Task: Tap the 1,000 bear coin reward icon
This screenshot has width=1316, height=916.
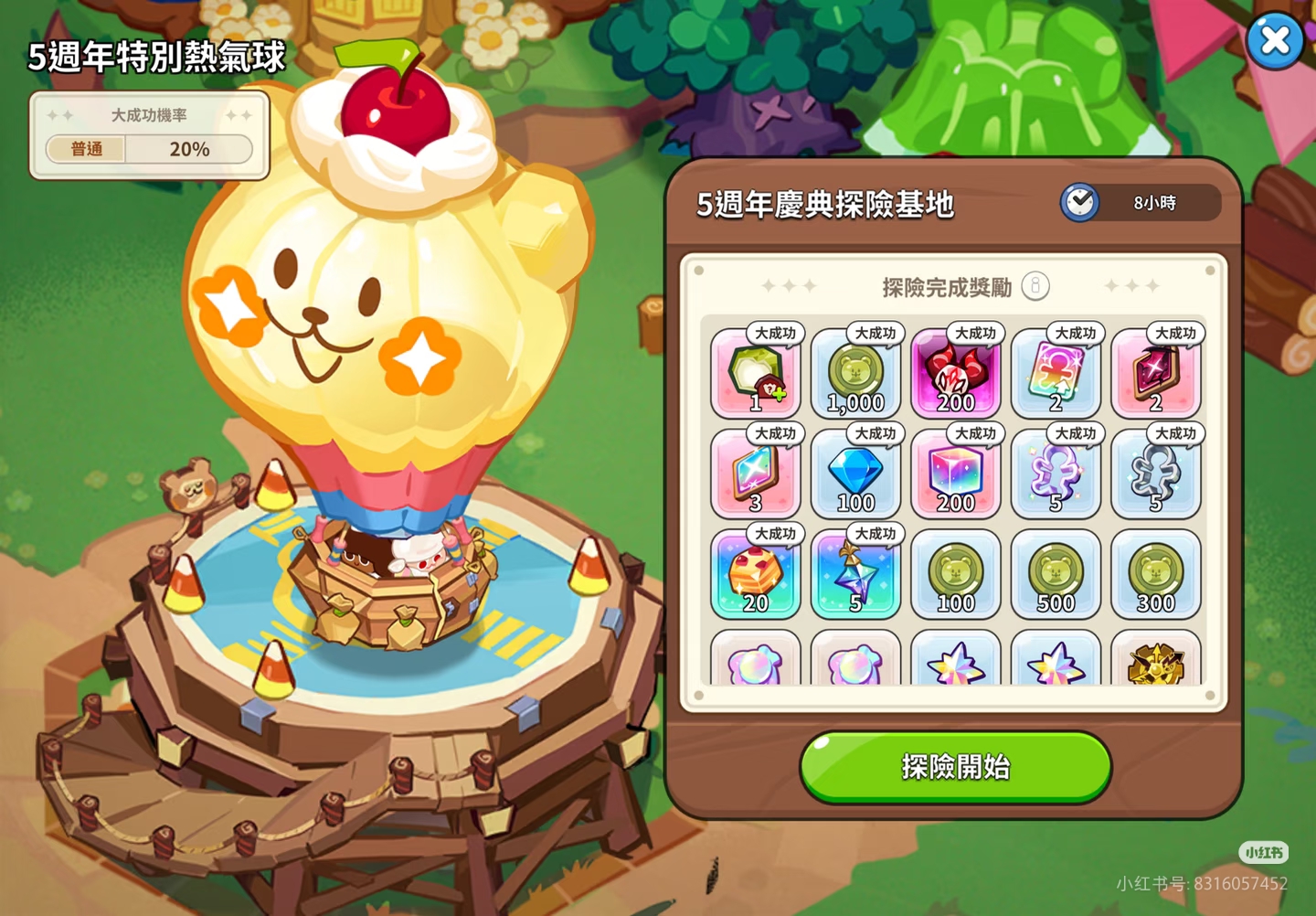Action: [856, 375]
